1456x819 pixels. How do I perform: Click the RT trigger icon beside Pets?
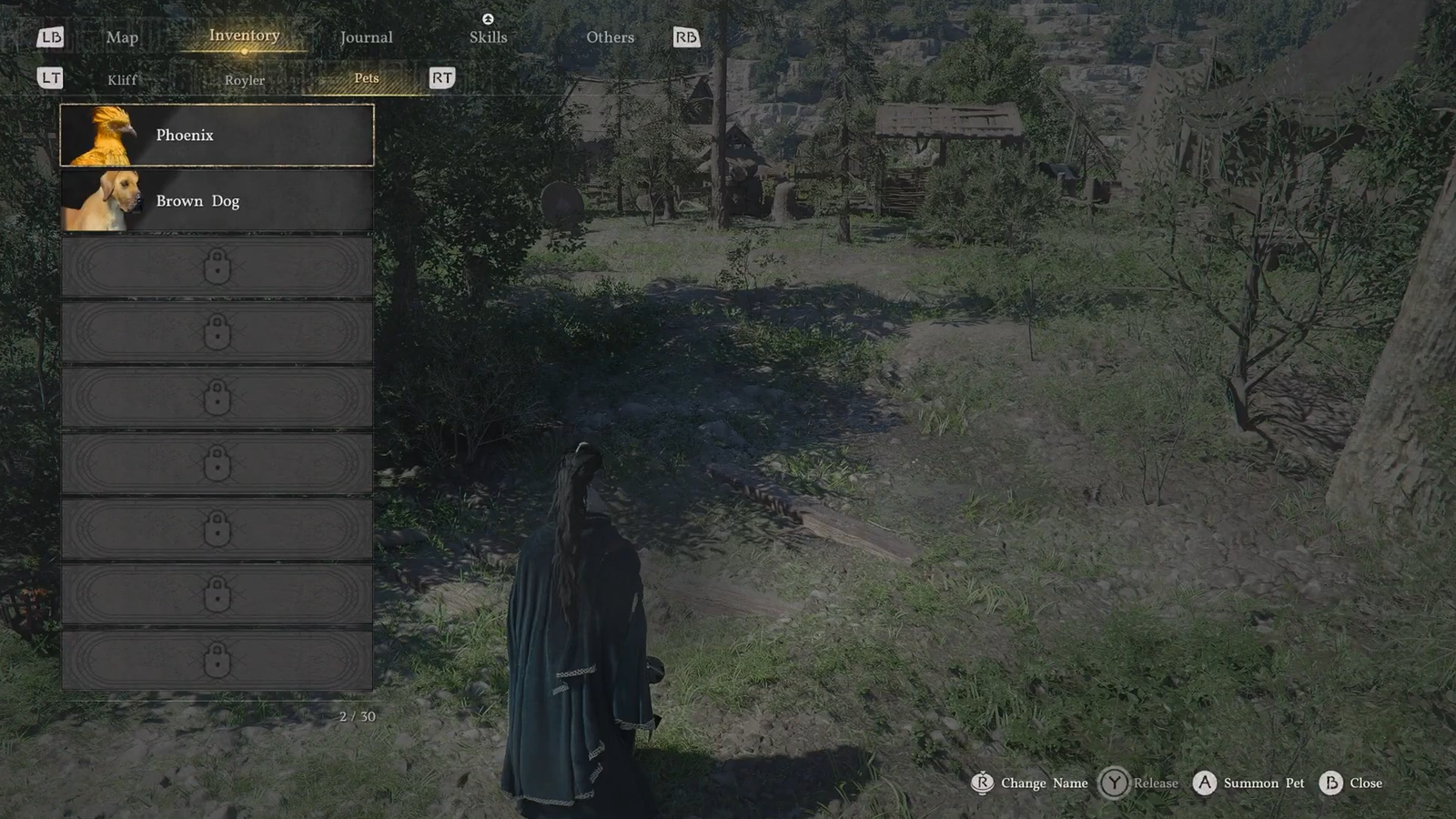point(442,79)
